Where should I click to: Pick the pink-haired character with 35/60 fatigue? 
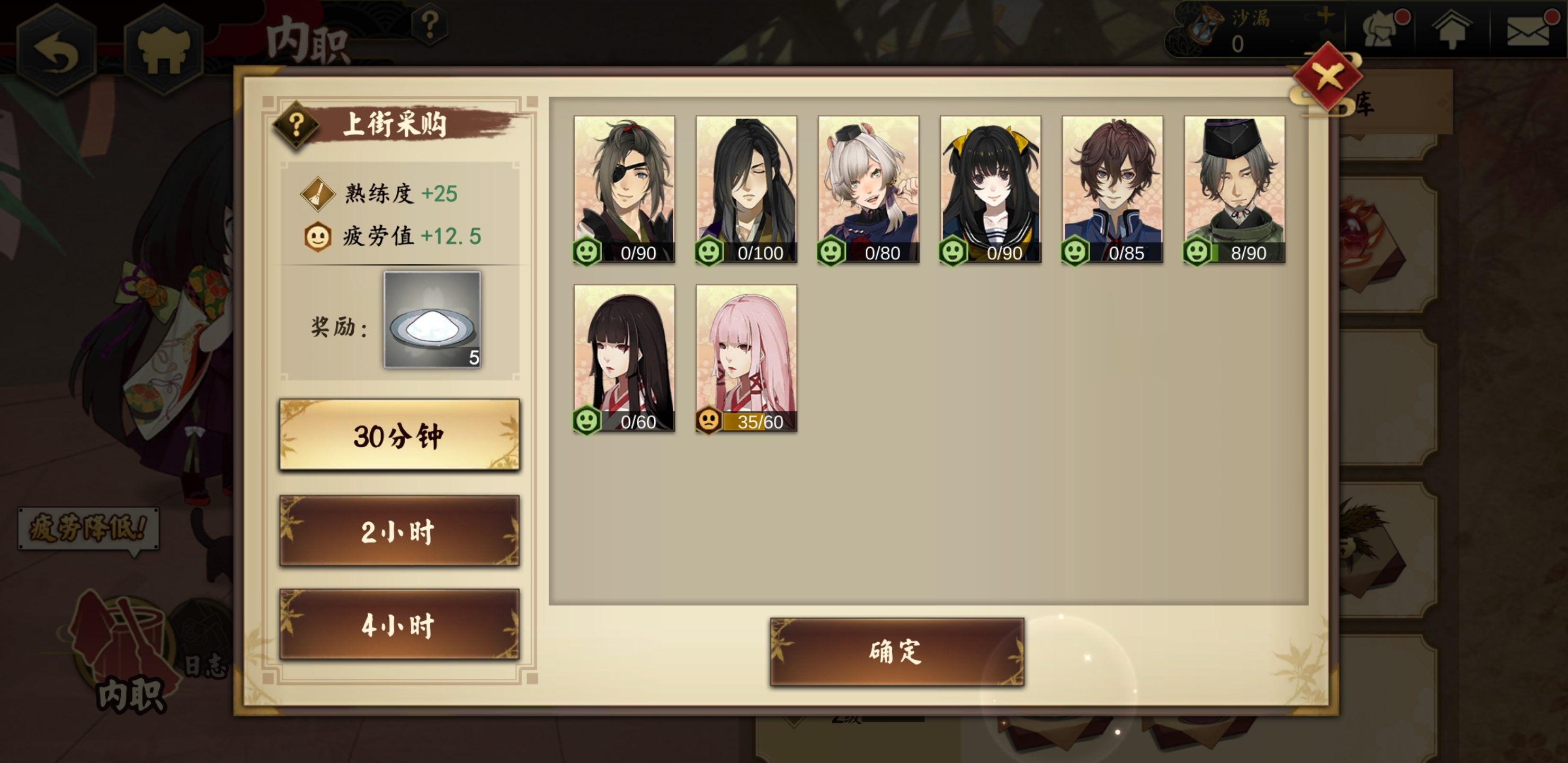tap(746, 358)
